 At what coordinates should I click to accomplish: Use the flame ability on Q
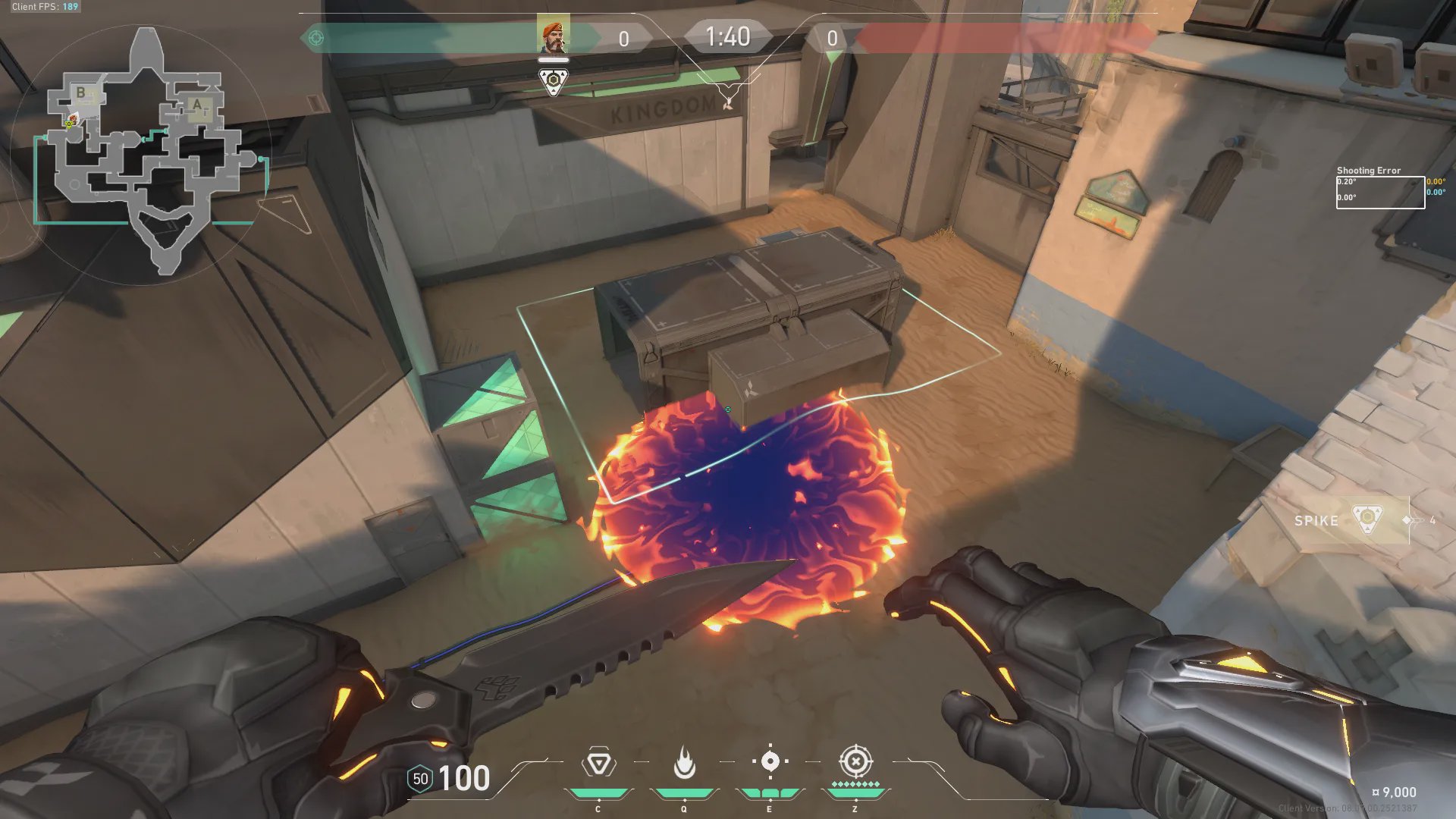[x=684, y=763]
